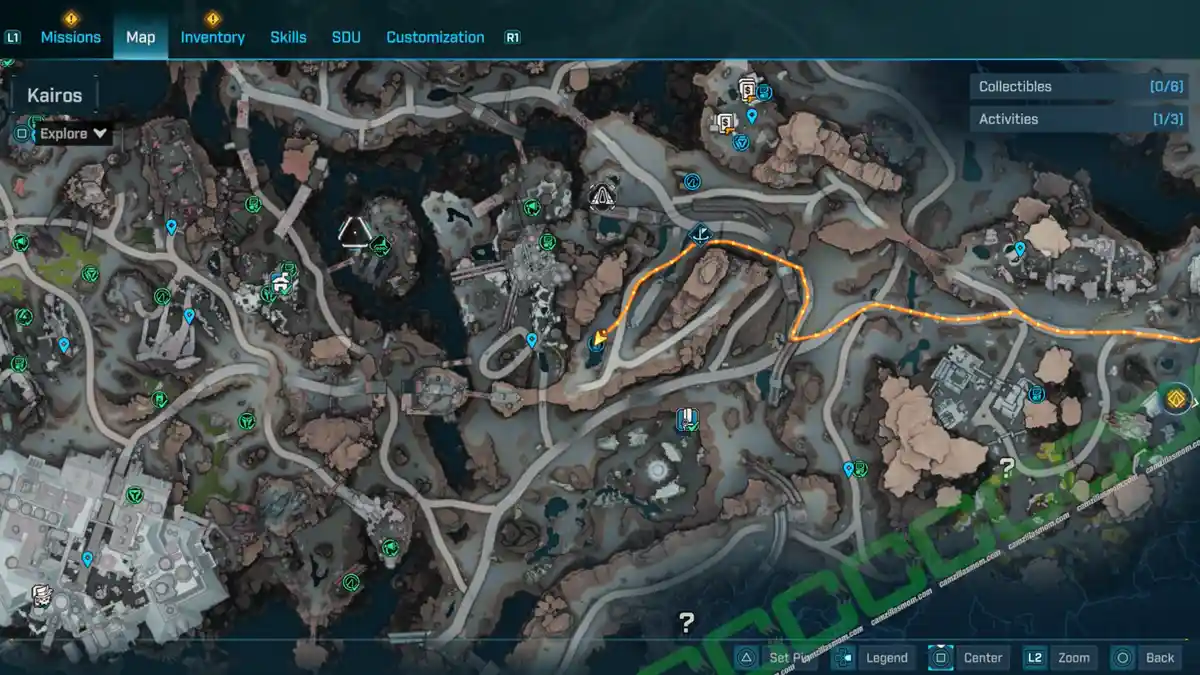Switch to the Customization tab
The height and width of the screenshot is (675, 1200).
point(435,37)
